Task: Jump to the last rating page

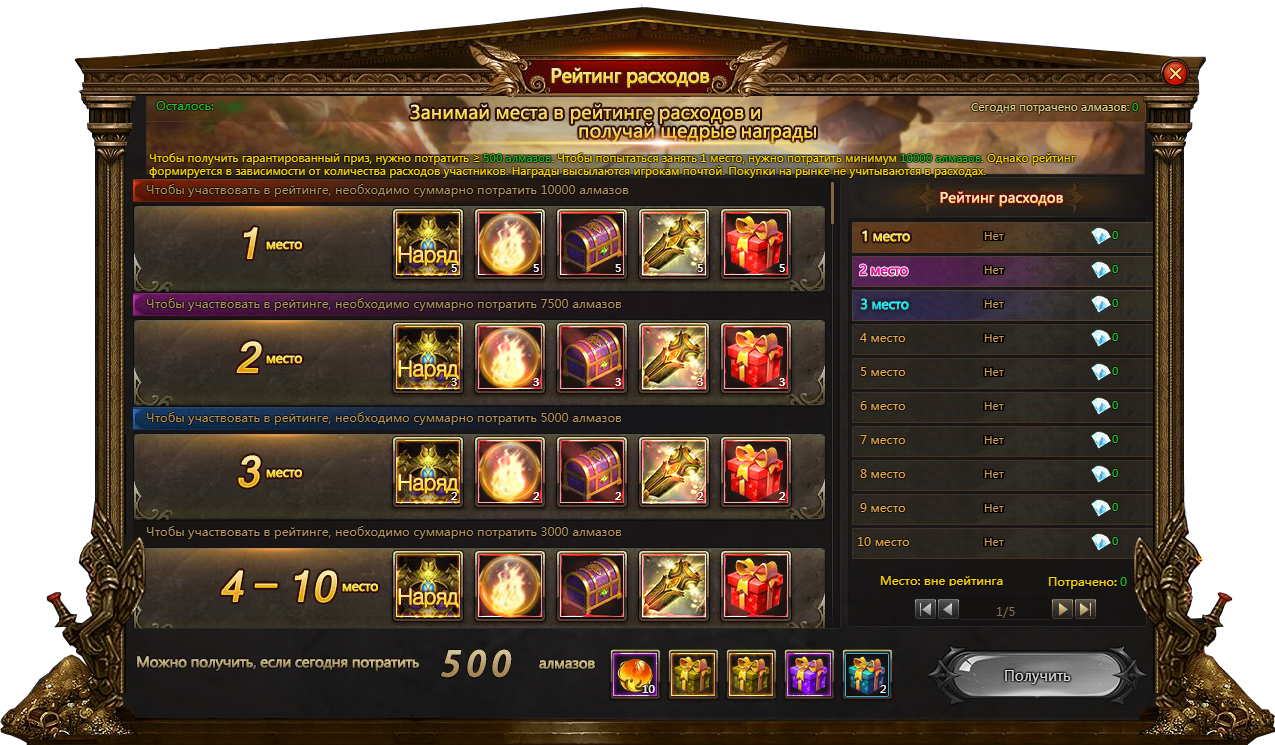Action: [1085, 609]
